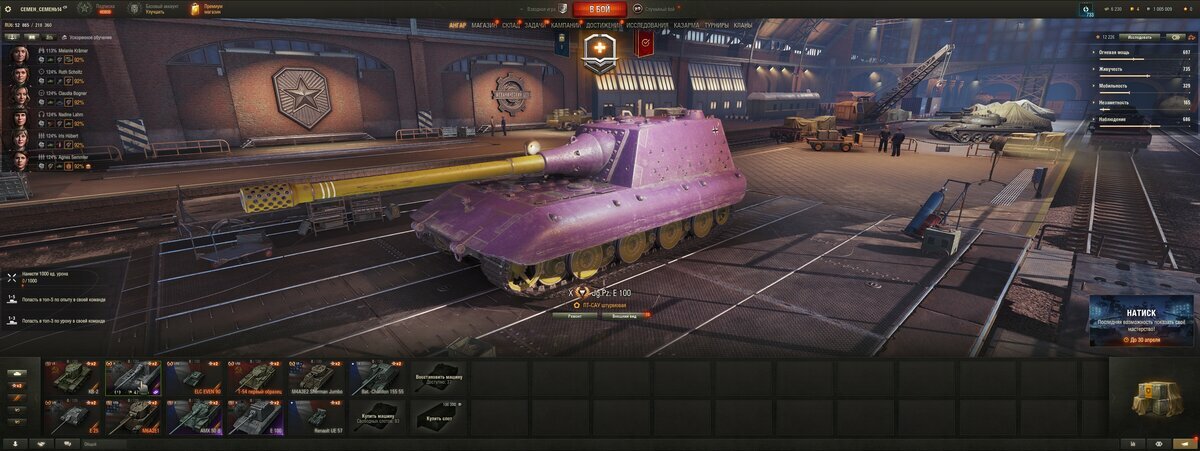Select the M4A3E2 Sherman Jumbo tank

pyautogui.click(x=316, y=377)
